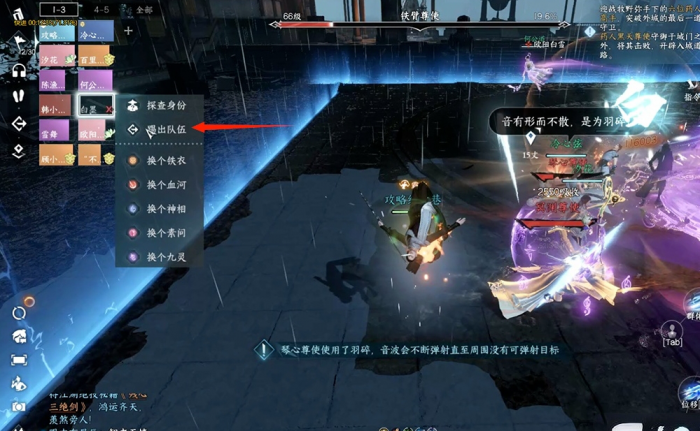Select 探查身份 from the popup menu
The width and height of the screenshot is (700, 431).
[166, 104]
